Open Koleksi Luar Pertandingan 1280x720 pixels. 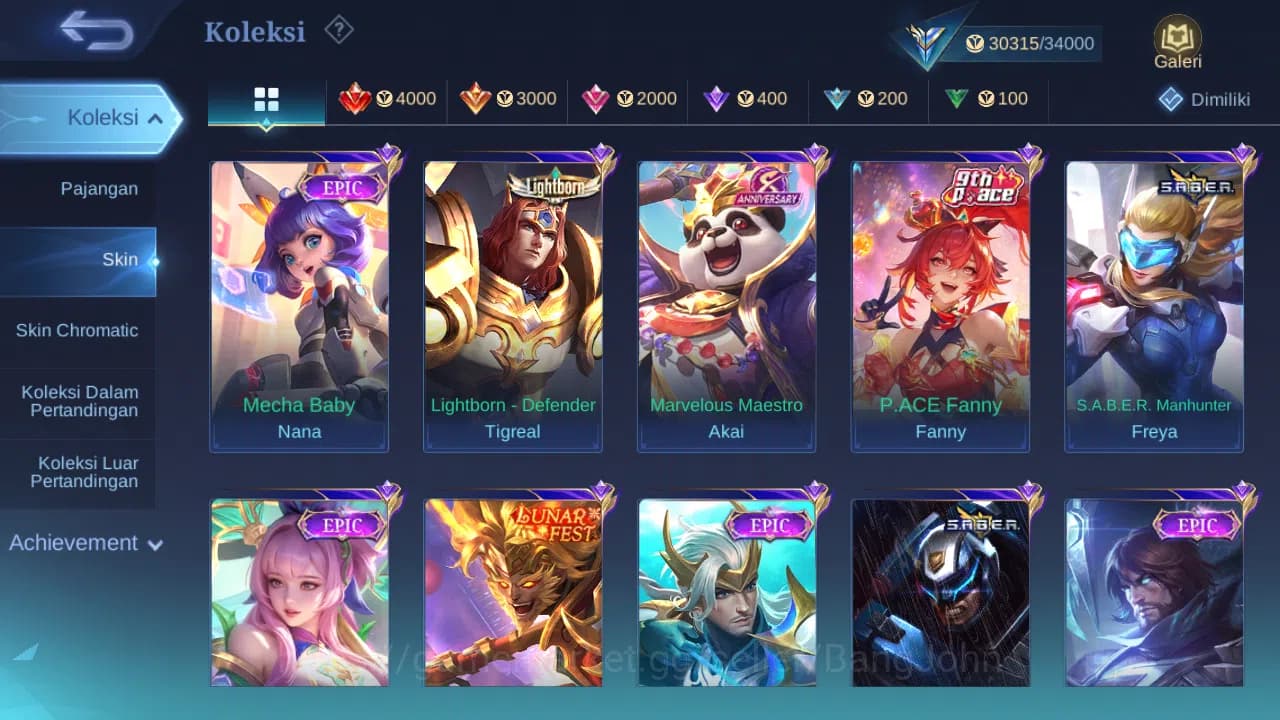78,471
